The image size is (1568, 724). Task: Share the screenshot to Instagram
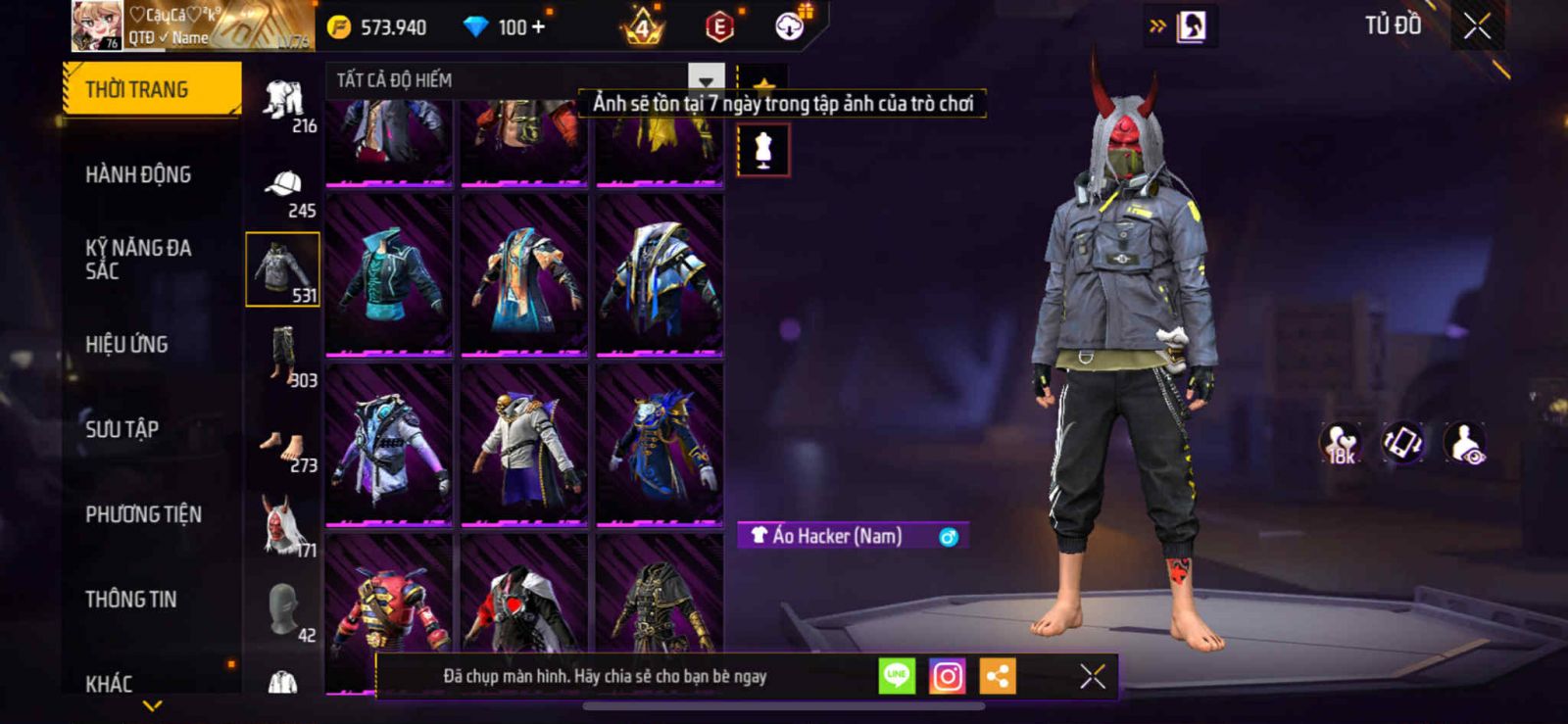tap(947, 676)
